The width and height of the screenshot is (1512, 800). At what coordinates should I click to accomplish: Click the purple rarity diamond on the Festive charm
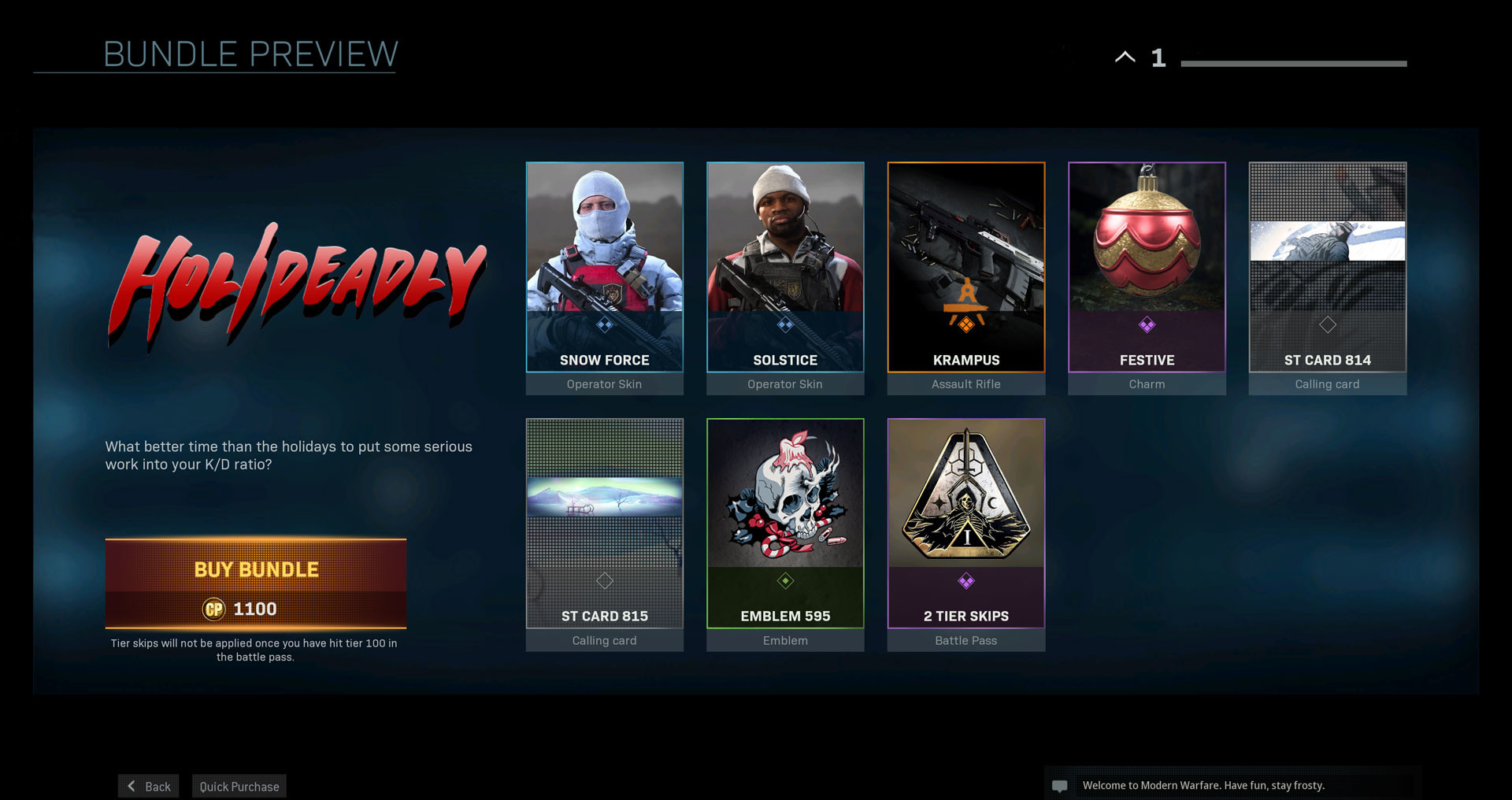pos(1147,324)
